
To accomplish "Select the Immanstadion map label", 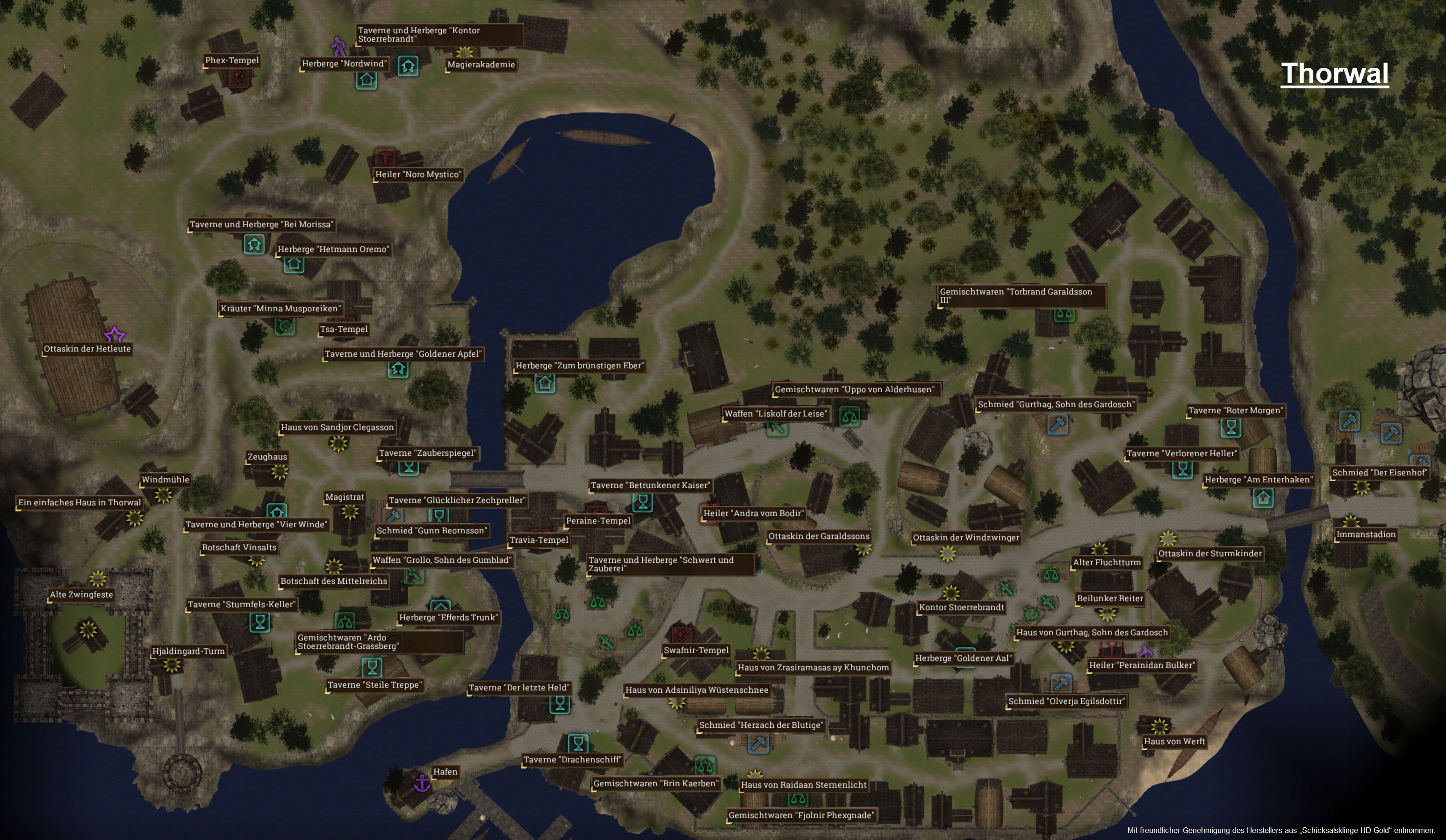I will point(1366,535).
